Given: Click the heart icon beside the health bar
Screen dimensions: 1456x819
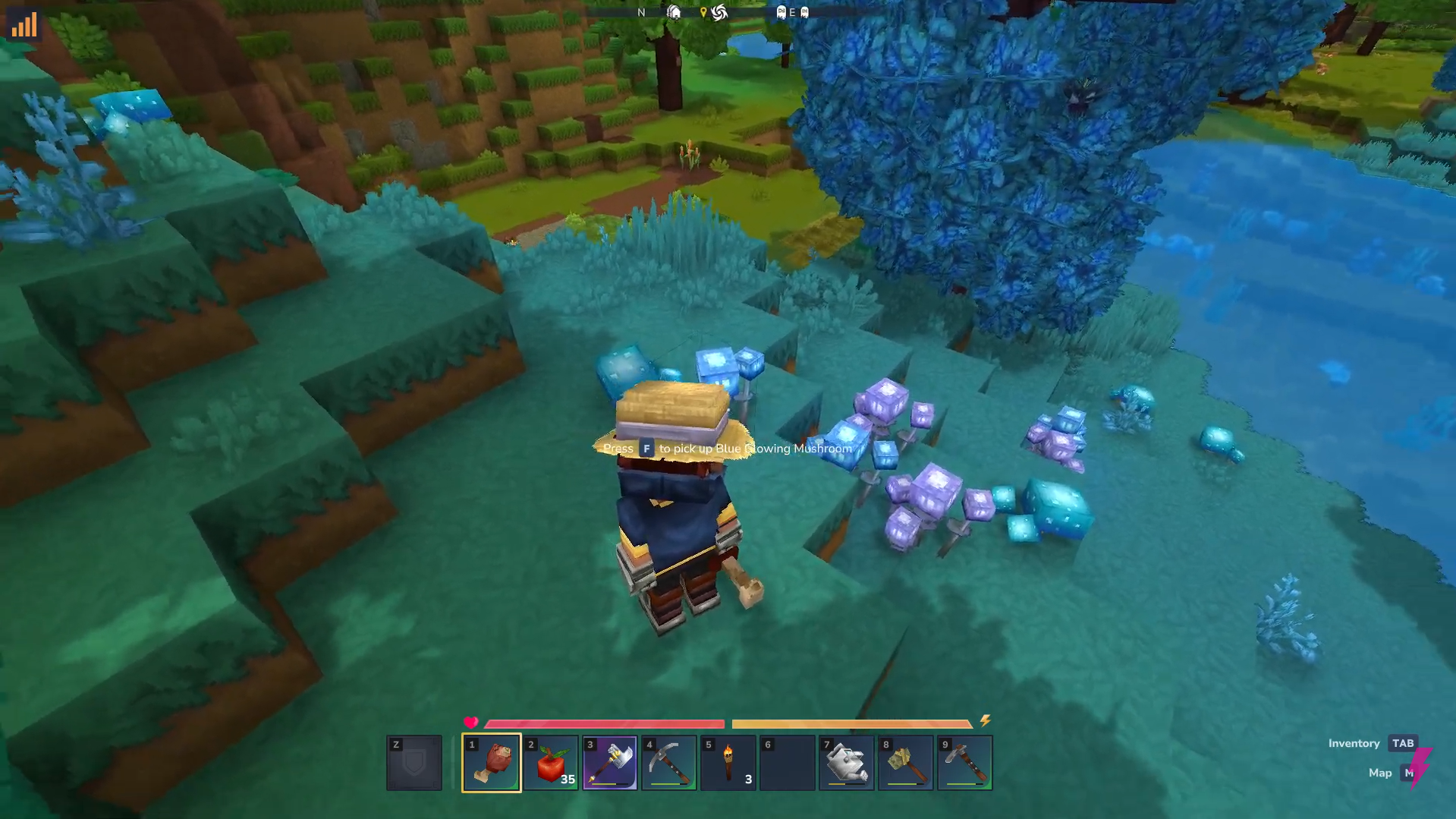Looking at the screenshot, I should click(x=471, y=722).
